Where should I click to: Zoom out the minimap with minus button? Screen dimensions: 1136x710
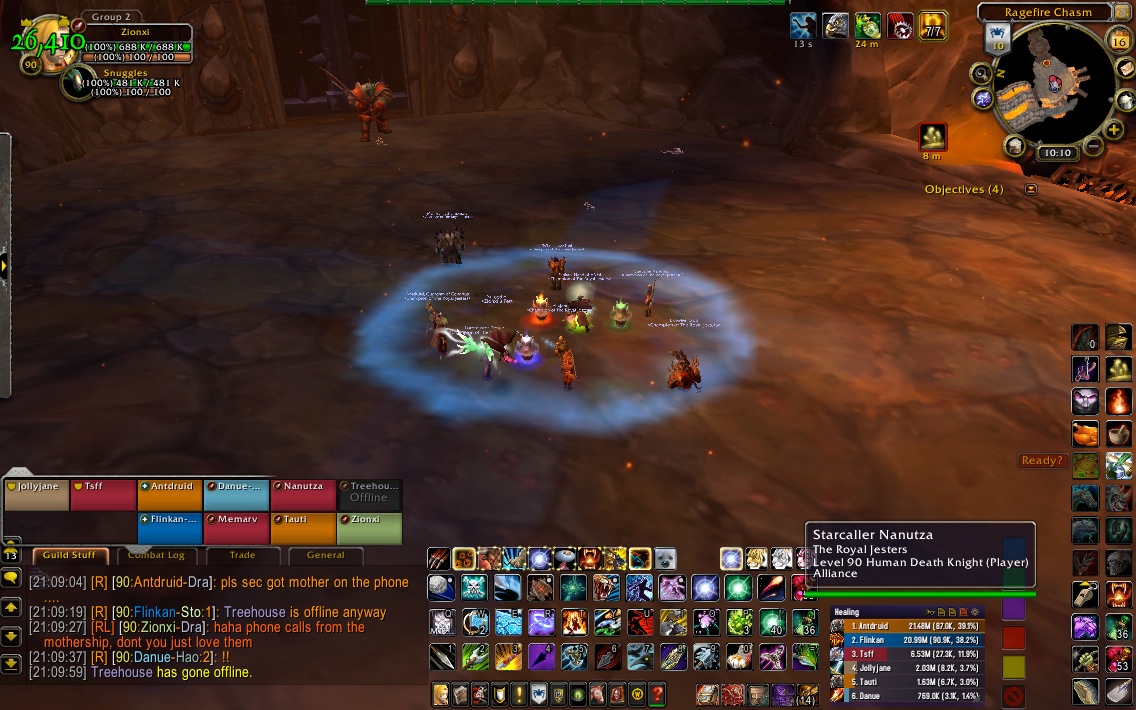tap(1092, 147)
